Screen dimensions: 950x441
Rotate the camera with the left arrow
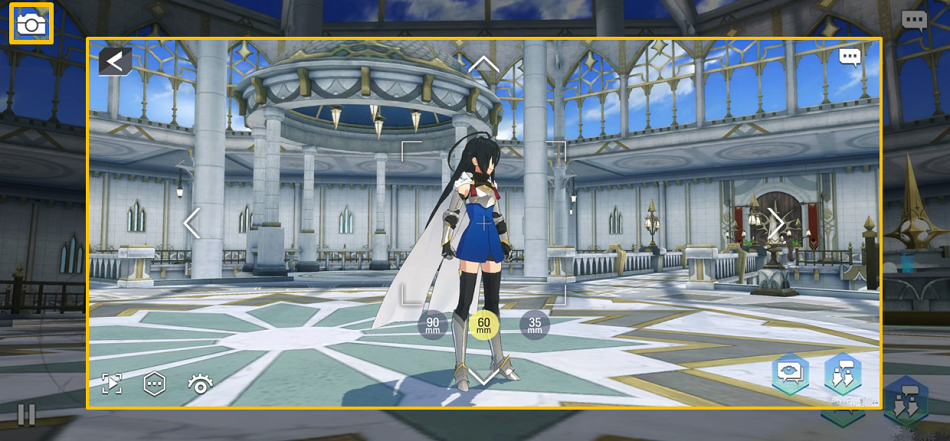(x=192, y=223)
